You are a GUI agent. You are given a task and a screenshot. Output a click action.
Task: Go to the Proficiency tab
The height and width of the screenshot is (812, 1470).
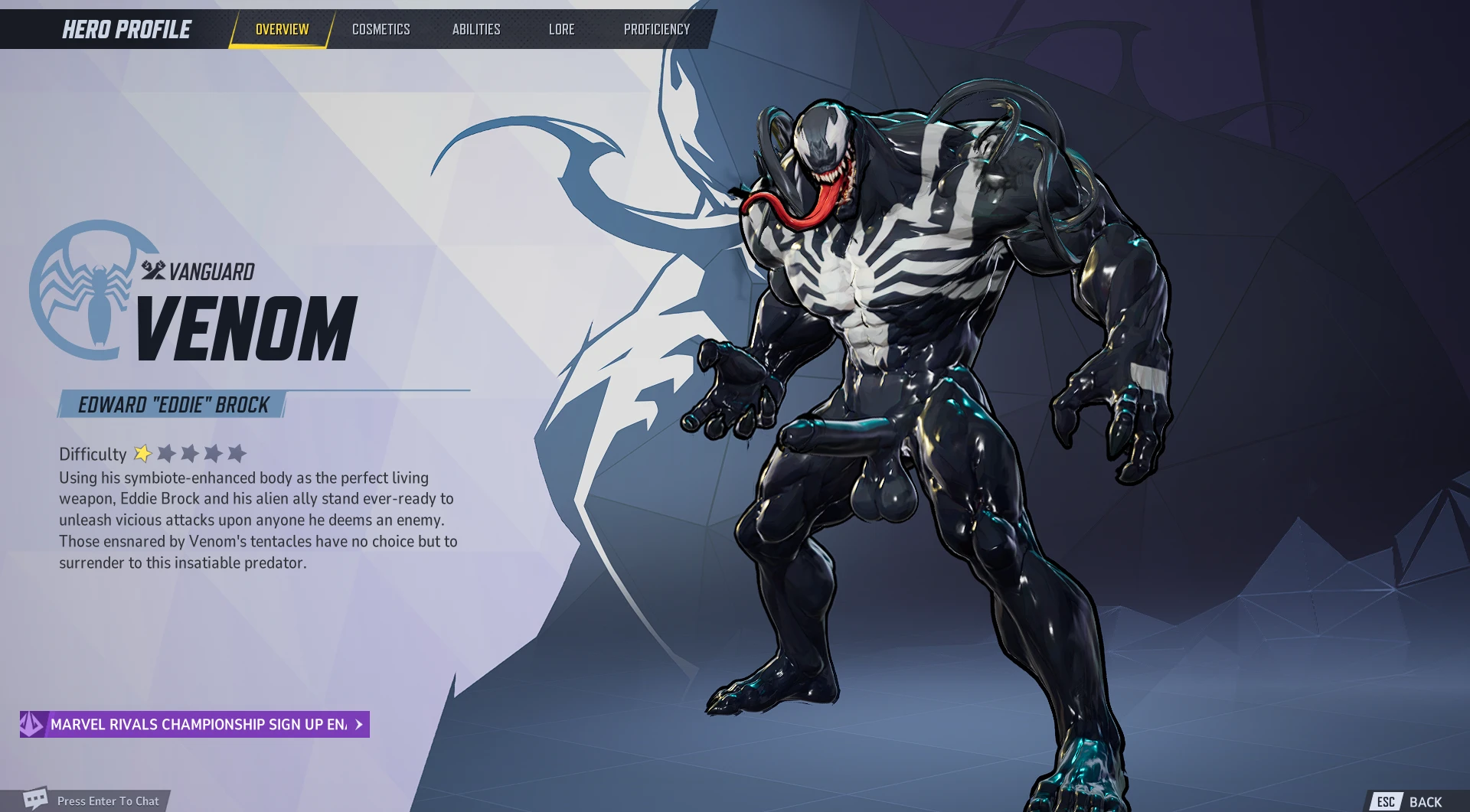(656, 29)
